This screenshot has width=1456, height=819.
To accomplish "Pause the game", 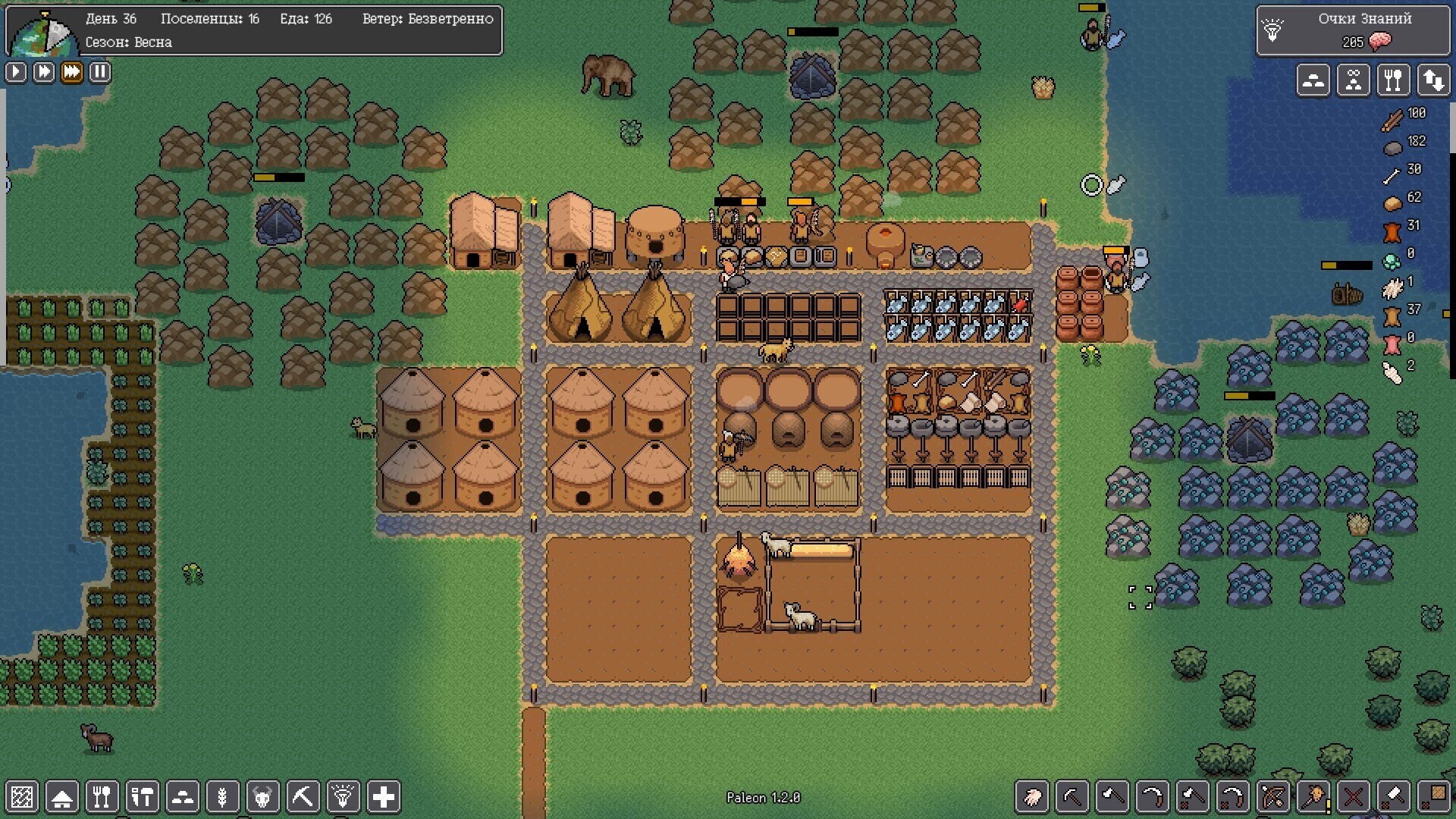I will coord(100,72).
